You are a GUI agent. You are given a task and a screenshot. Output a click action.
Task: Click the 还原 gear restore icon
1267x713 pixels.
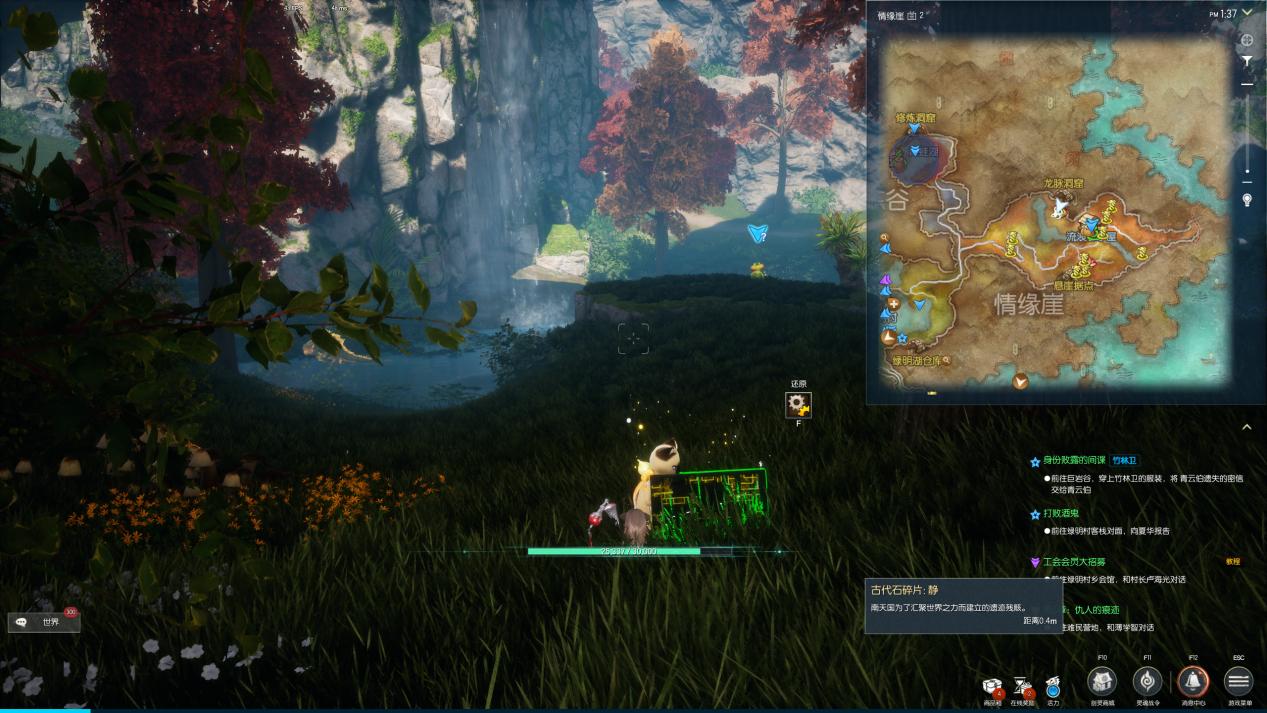798,404
